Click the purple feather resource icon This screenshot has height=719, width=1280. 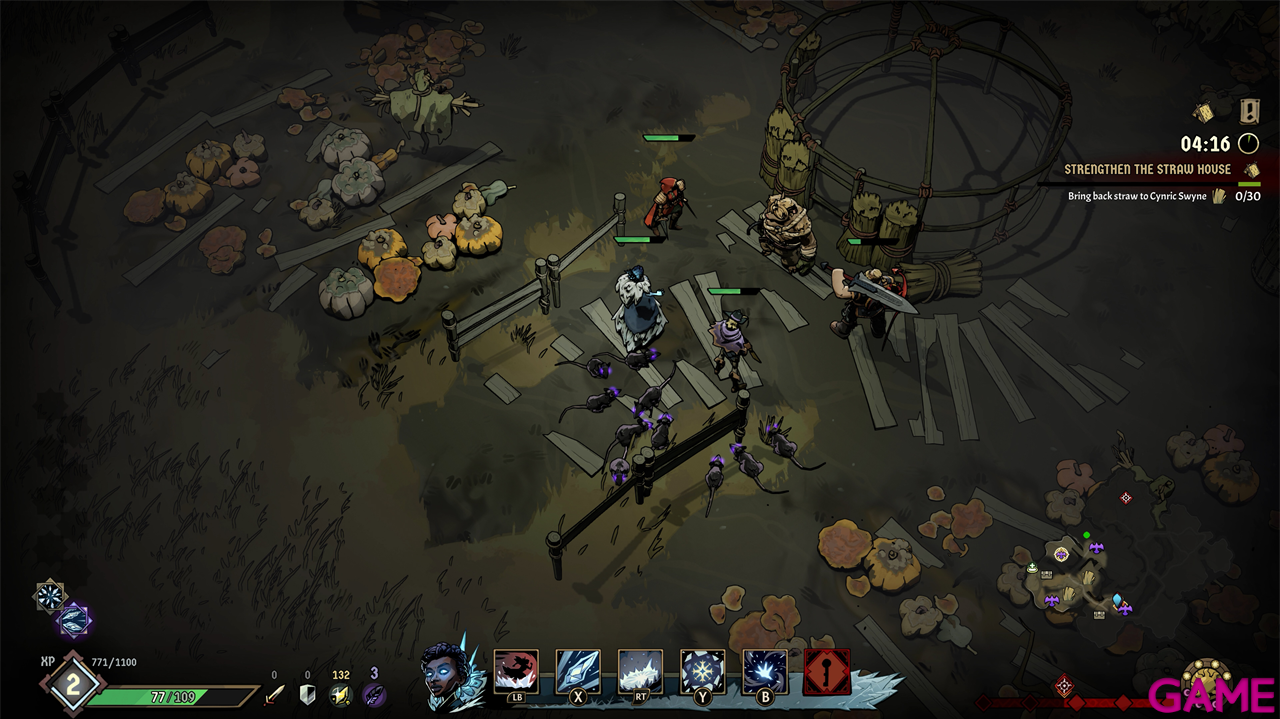pos(374,694)
